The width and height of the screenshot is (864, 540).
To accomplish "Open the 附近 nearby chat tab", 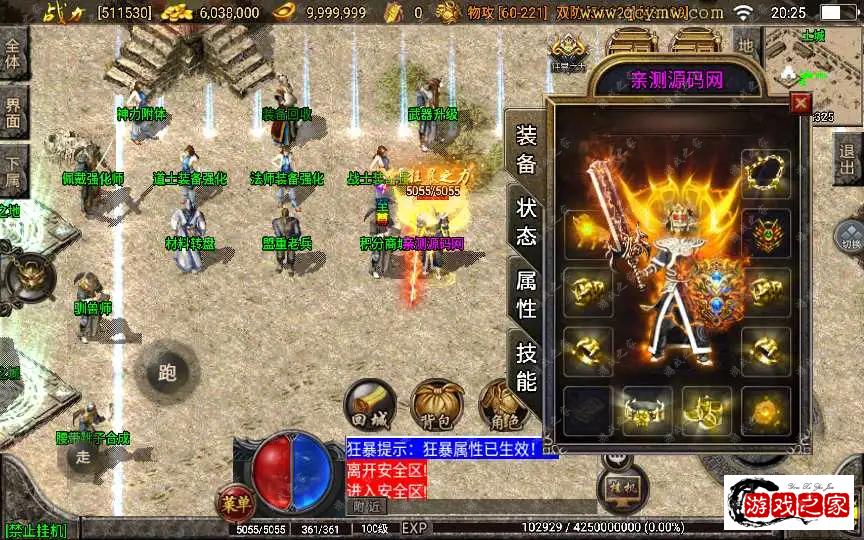I will (367, 507).
